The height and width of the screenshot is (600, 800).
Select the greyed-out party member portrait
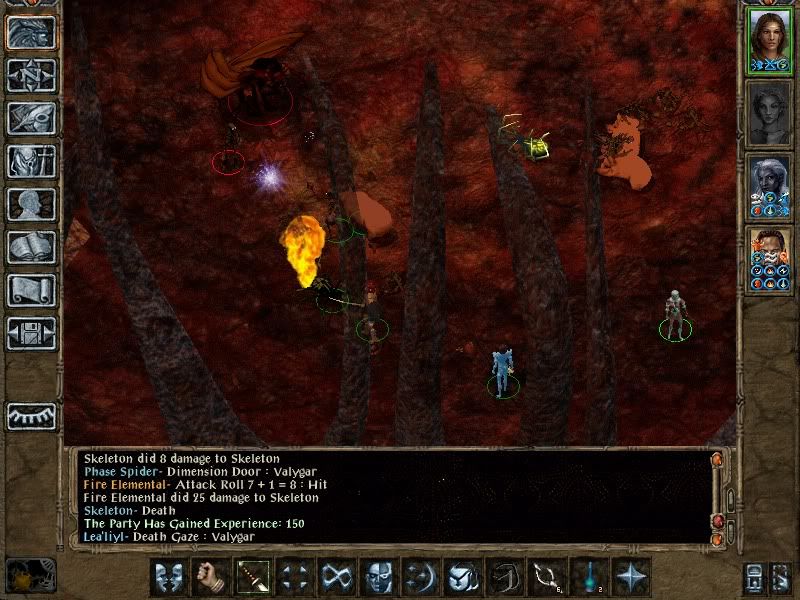coord(769,115)
